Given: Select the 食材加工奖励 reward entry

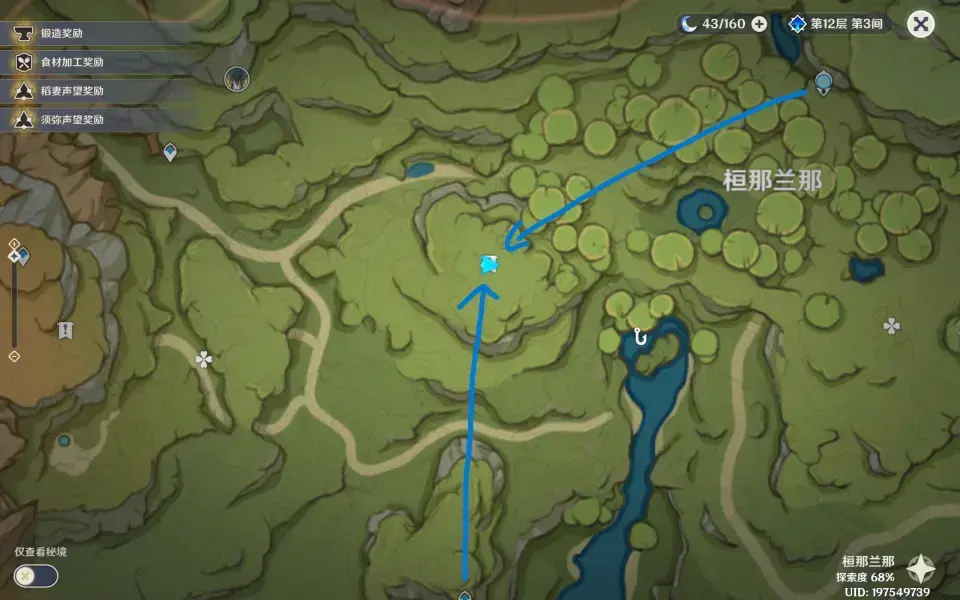Looking at the screenshot, I should [x=72, y=62].
